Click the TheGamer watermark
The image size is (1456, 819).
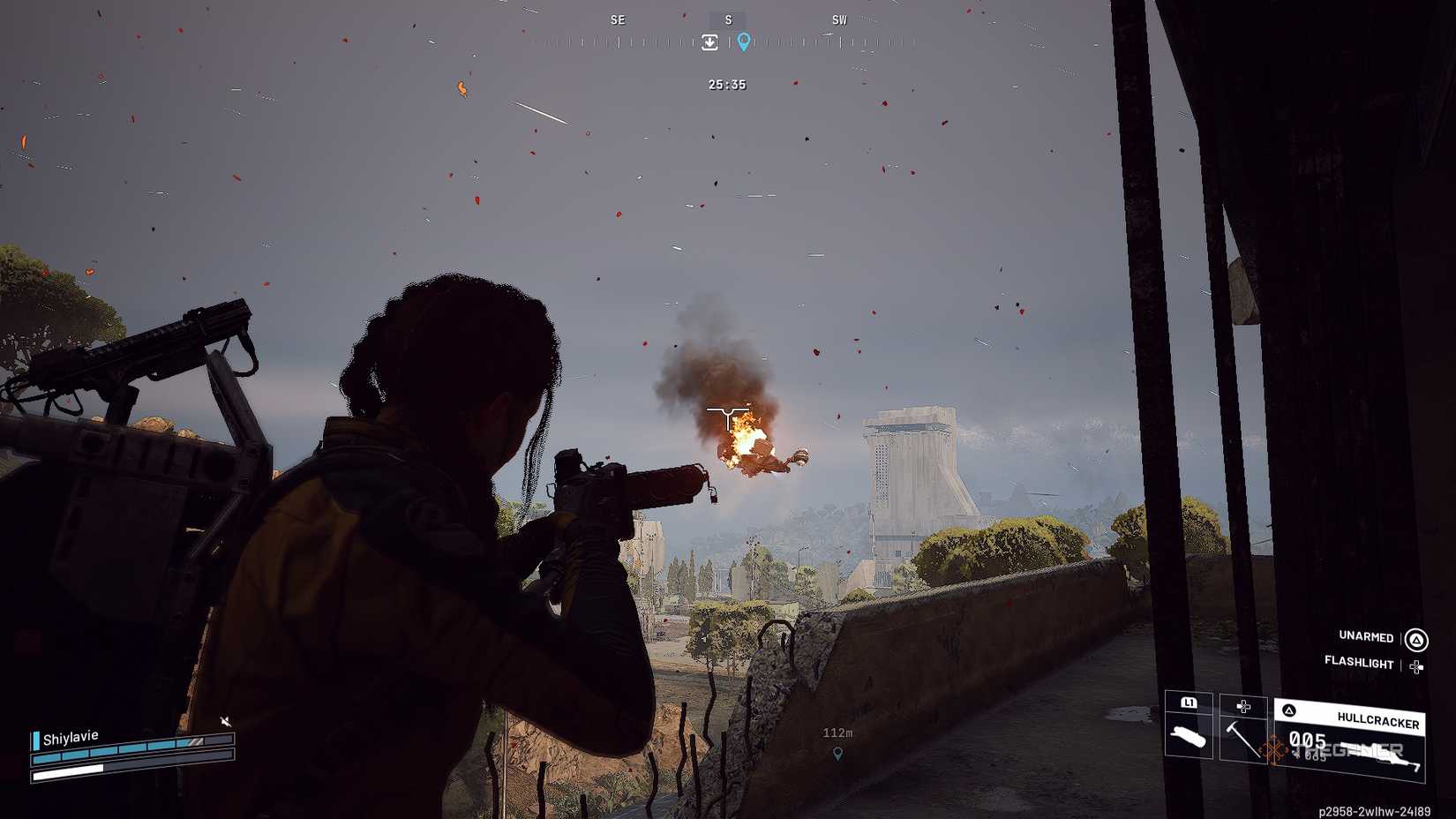tap(1348, 750)
